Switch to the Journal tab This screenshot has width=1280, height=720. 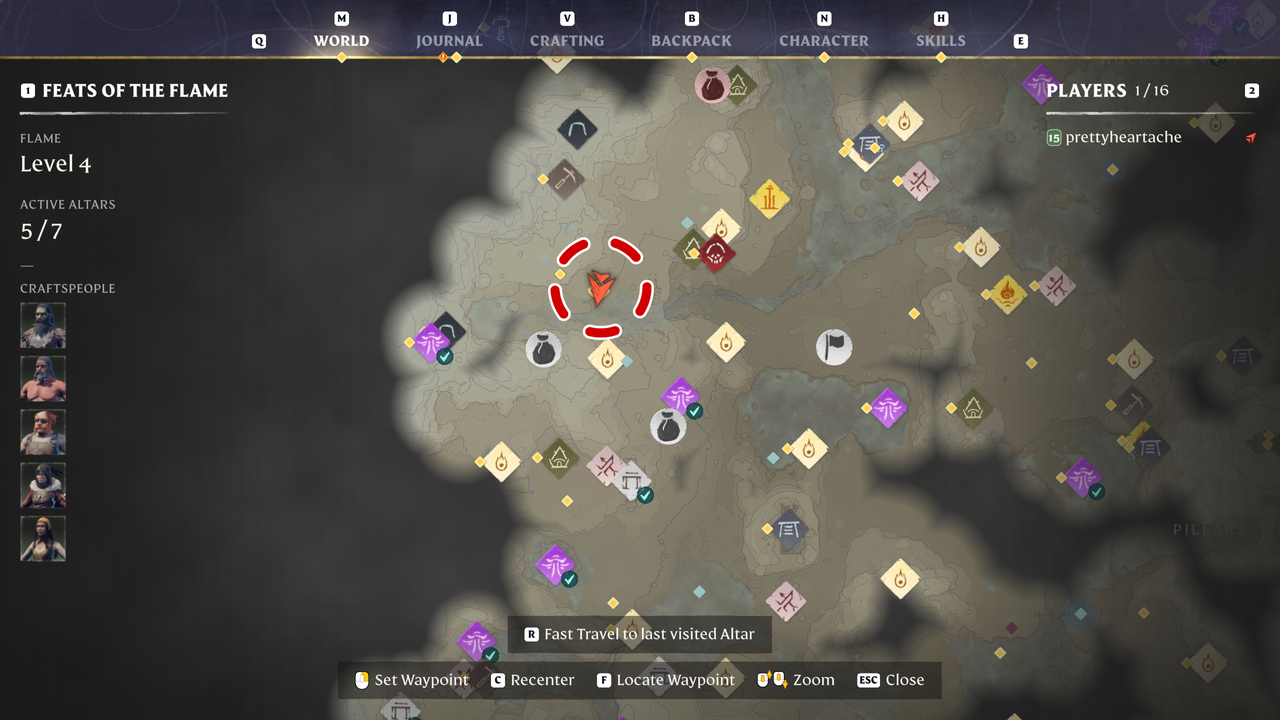tap(449, 41)
